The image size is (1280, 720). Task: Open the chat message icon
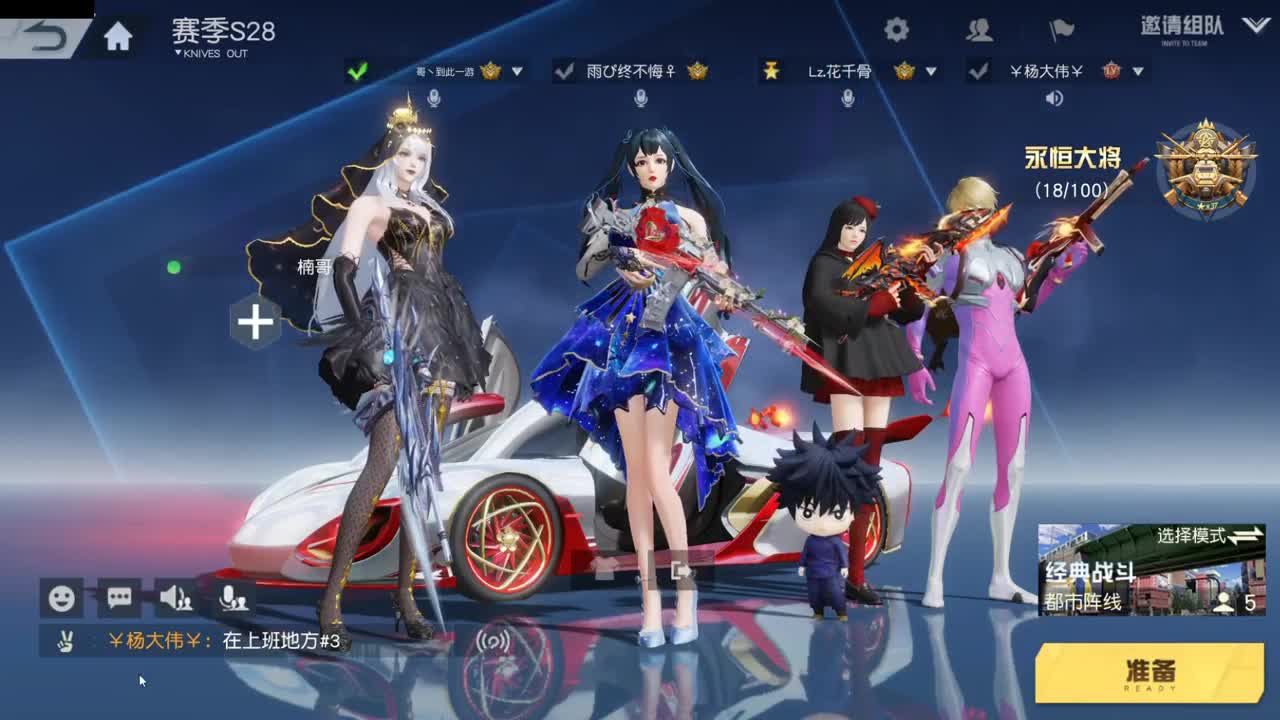(119, 597)
